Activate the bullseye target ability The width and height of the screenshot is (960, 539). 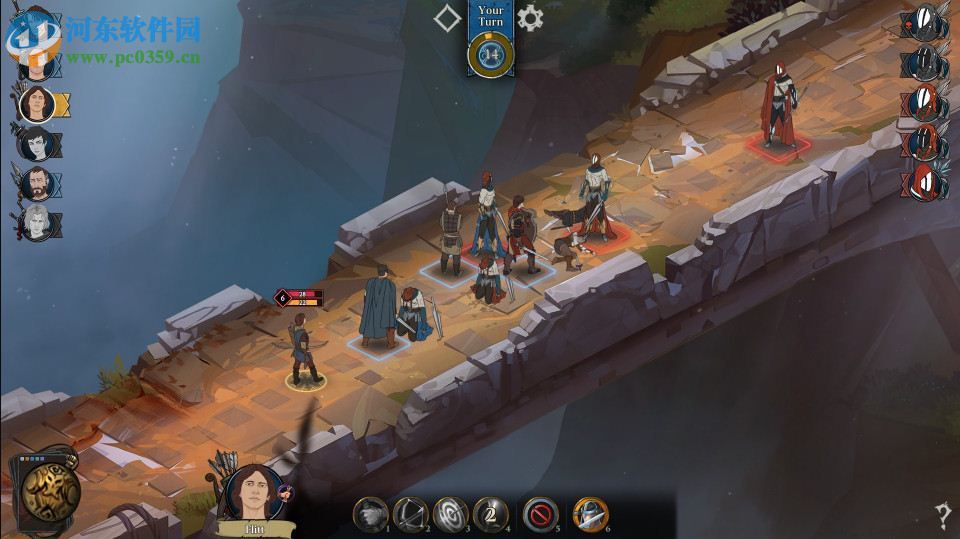click(450, 513)
